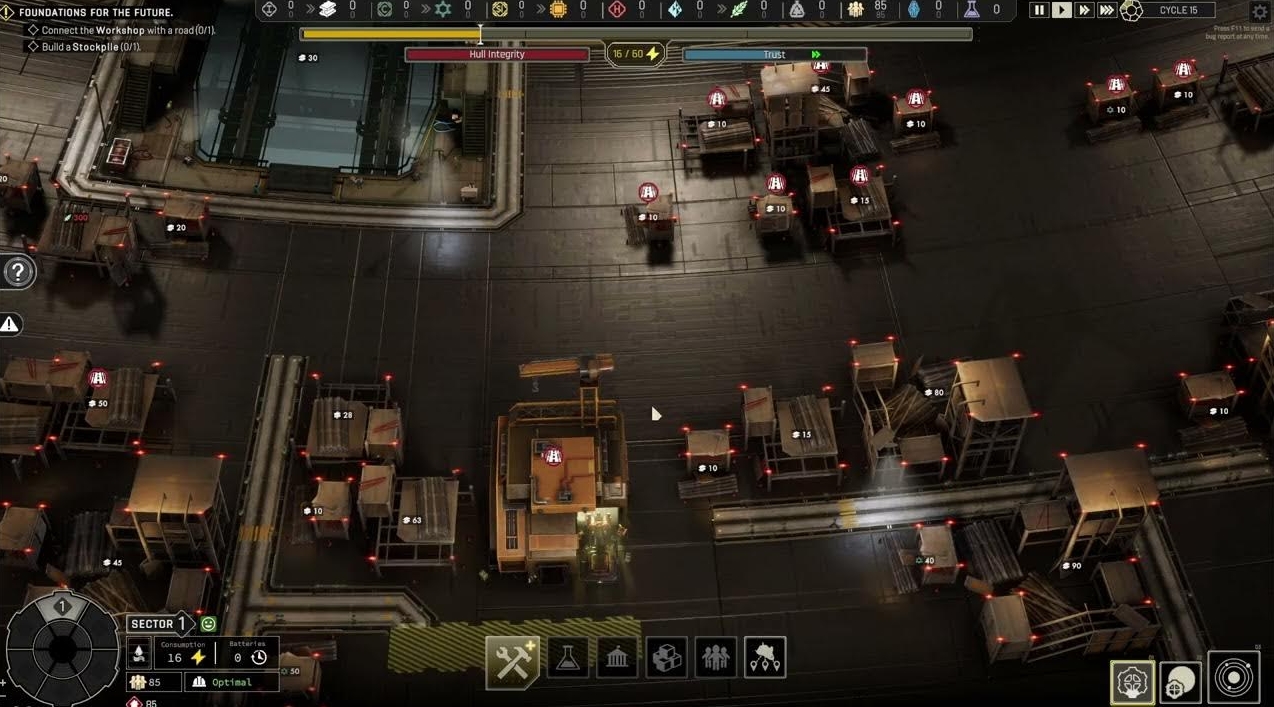Set game speed to normal play
The image size is (1274, 707).
tap(1062, 10)
